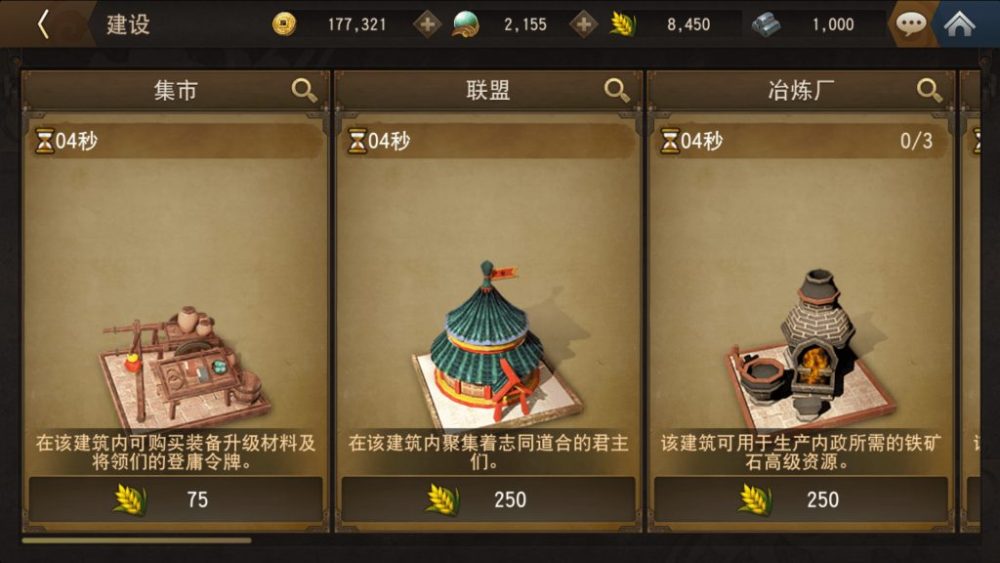Inspect 冶炼厂 with its magnifier icon
Image resolution: width=1000 pixels, height=563 pixels.
[x=930, y=91]
